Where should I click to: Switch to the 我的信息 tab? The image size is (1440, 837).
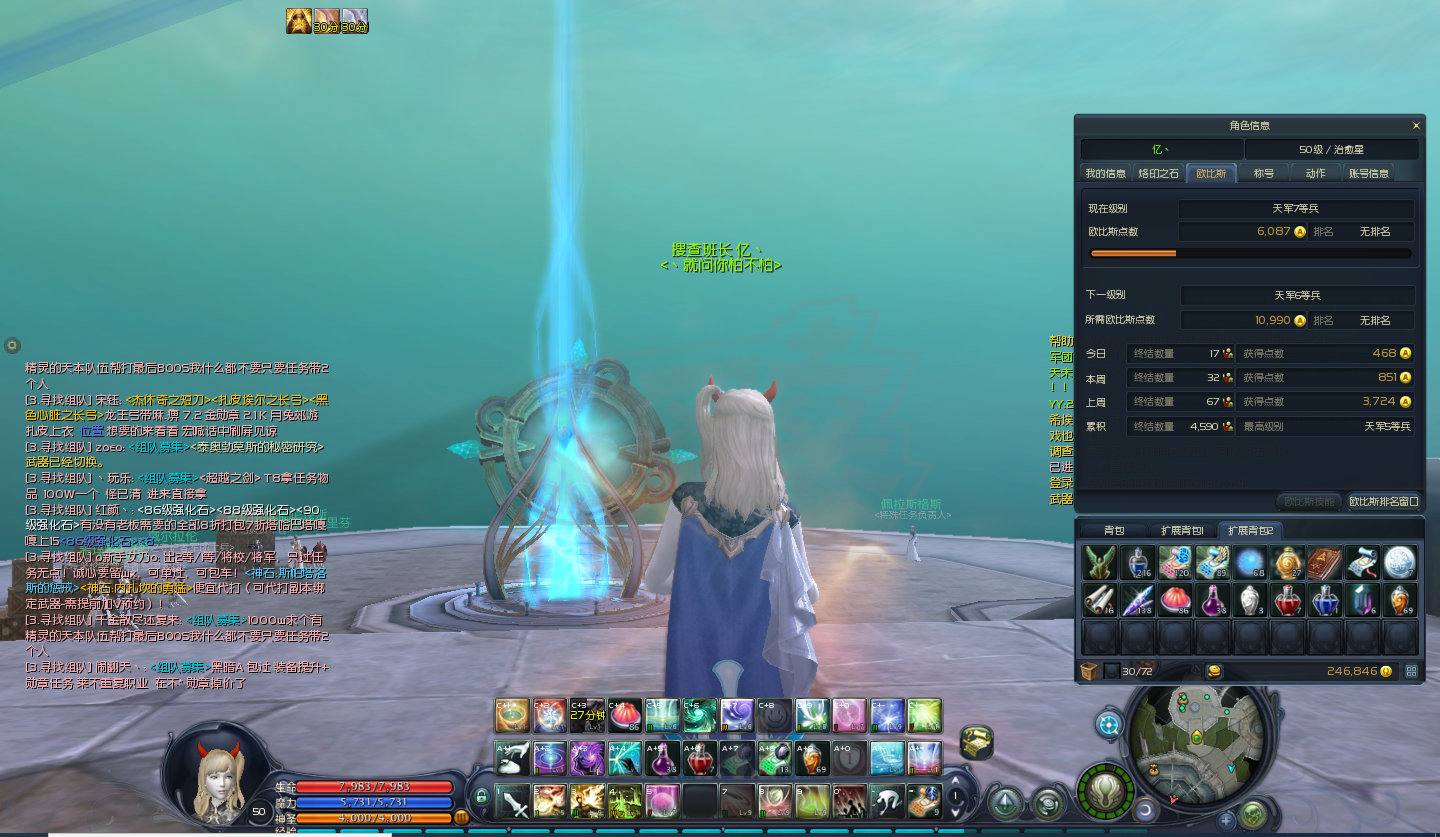(x=1105, y=173)
